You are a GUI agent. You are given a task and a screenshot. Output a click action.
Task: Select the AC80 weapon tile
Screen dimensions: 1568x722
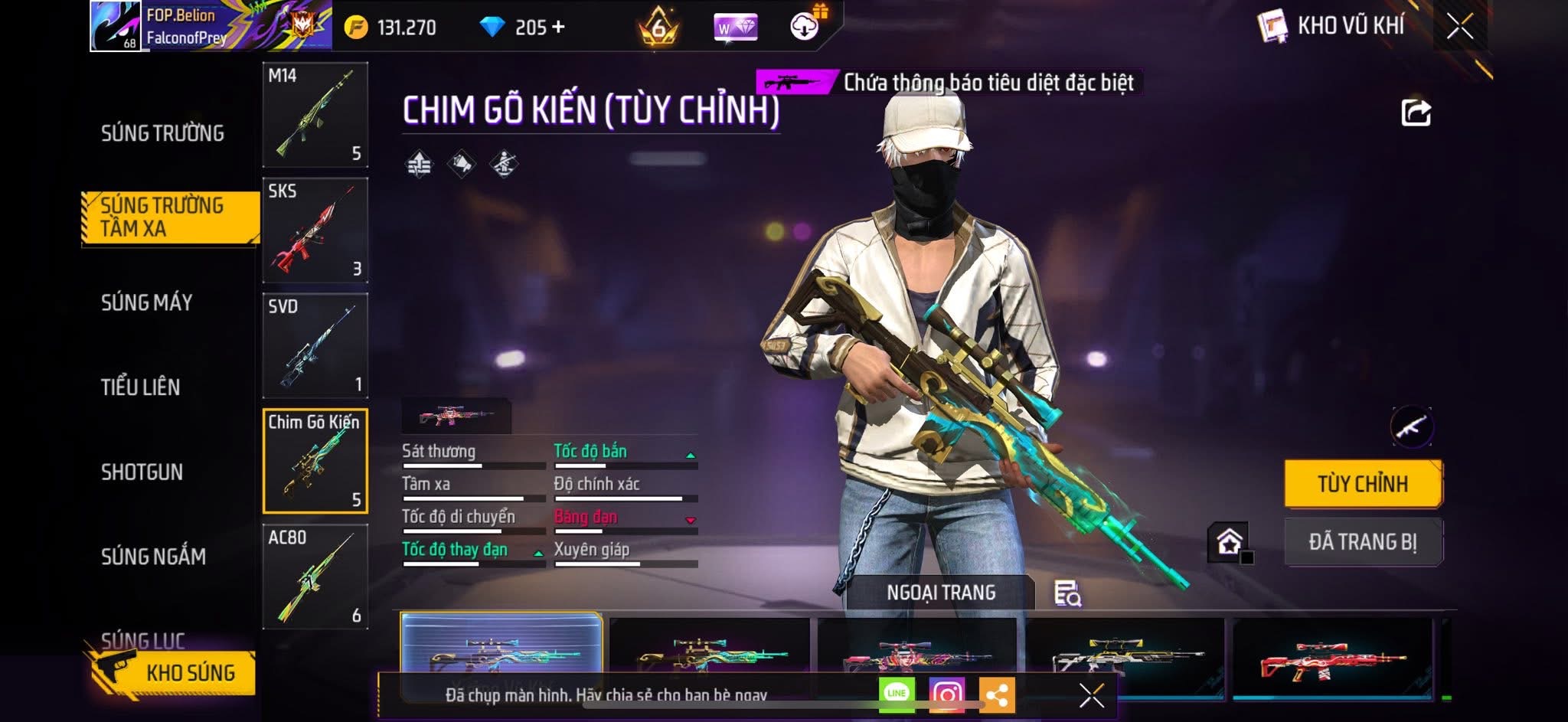click(315, 577)
